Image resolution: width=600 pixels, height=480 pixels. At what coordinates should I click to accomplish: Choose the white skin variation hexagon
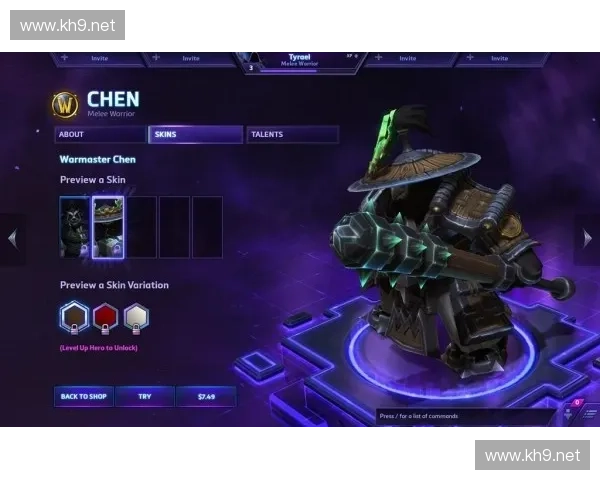pyautogui.click(x=136, y=318)
